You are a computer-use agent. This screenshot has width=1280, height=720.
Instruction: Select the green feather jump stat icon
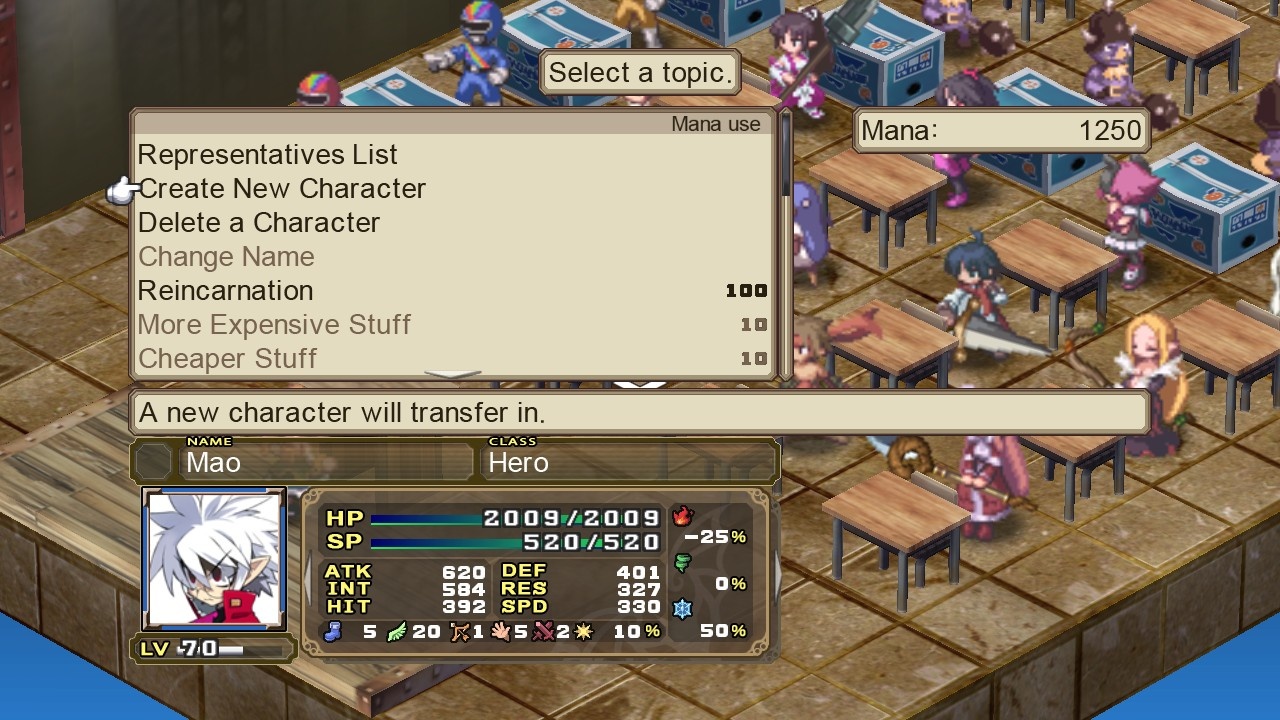point(395,632)
